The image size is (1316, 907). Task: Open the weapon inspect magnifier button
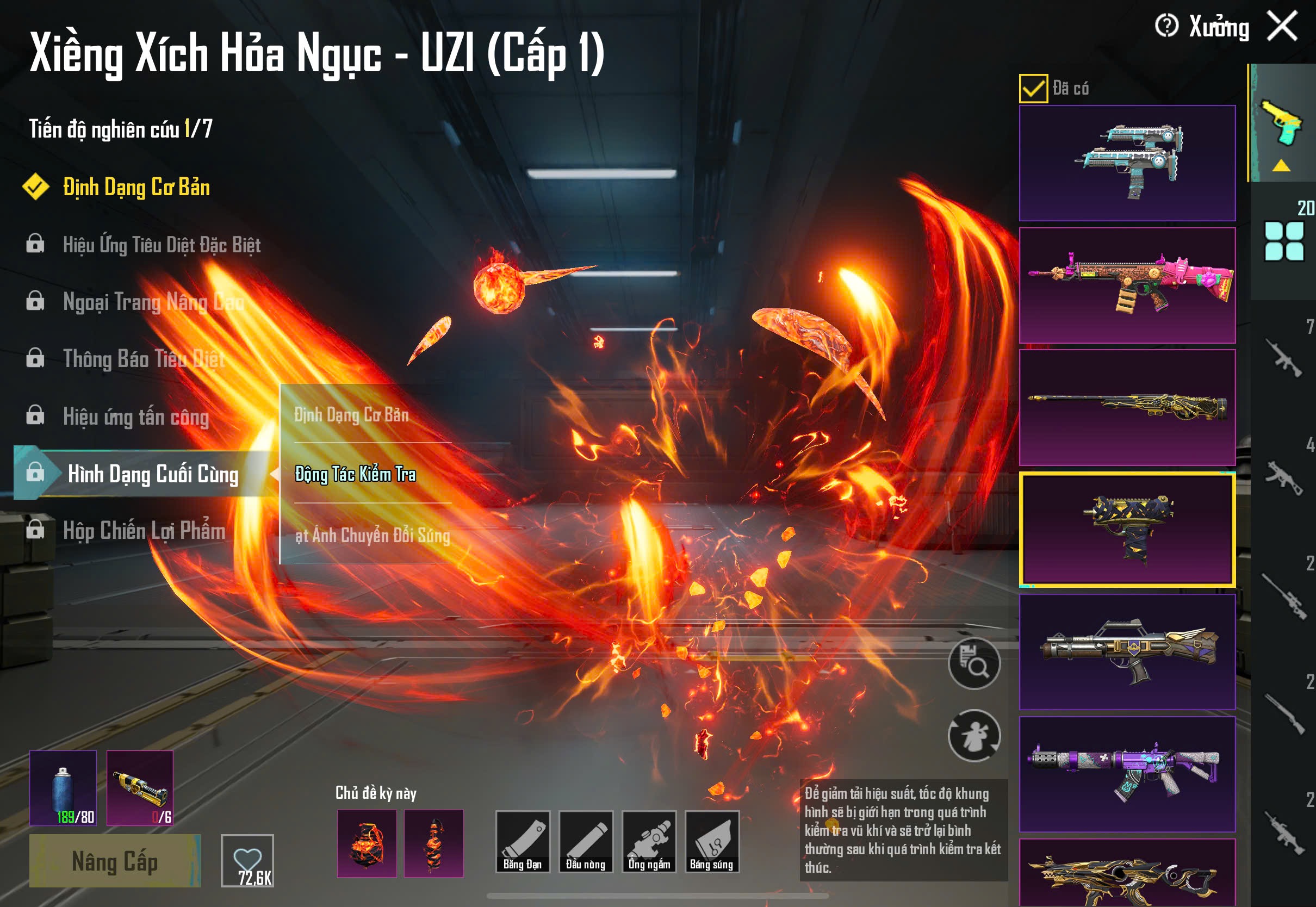click(x=974, y=663)
